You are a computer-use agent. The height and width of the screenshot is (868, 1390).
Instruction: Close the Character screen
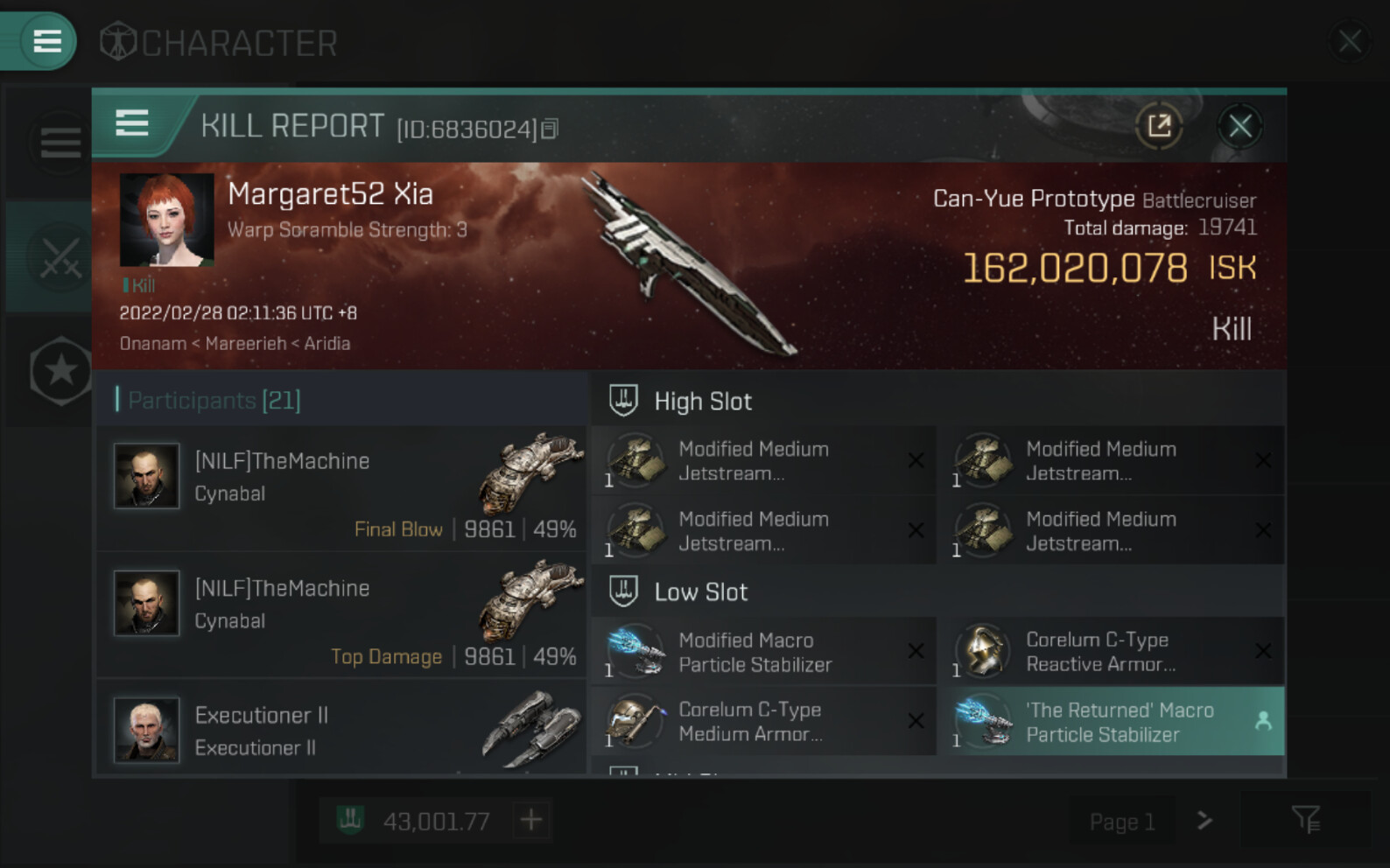(x=1349, y=40)
